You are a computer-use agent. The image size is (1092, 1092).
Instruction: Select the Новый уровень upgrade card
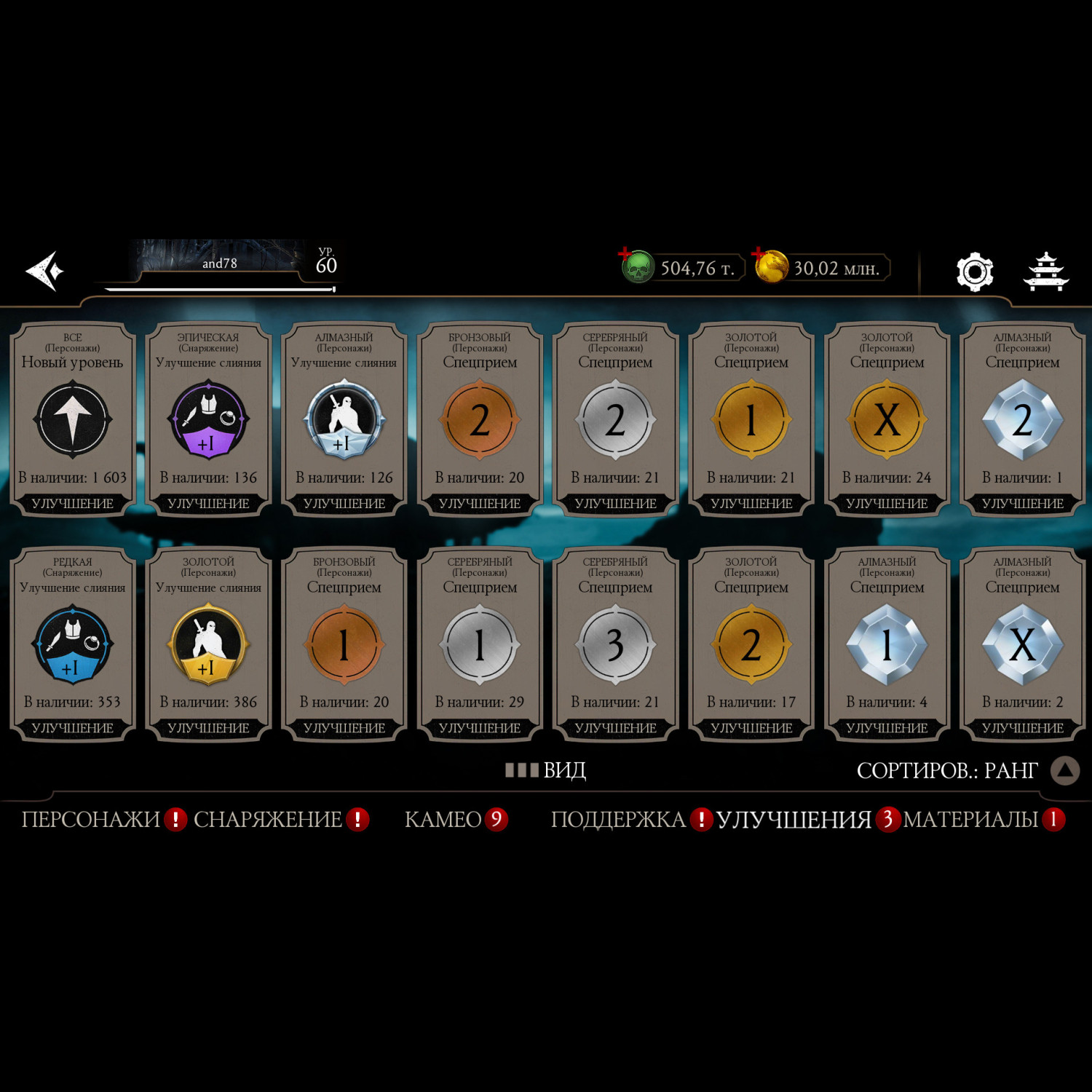coord(73,420)
